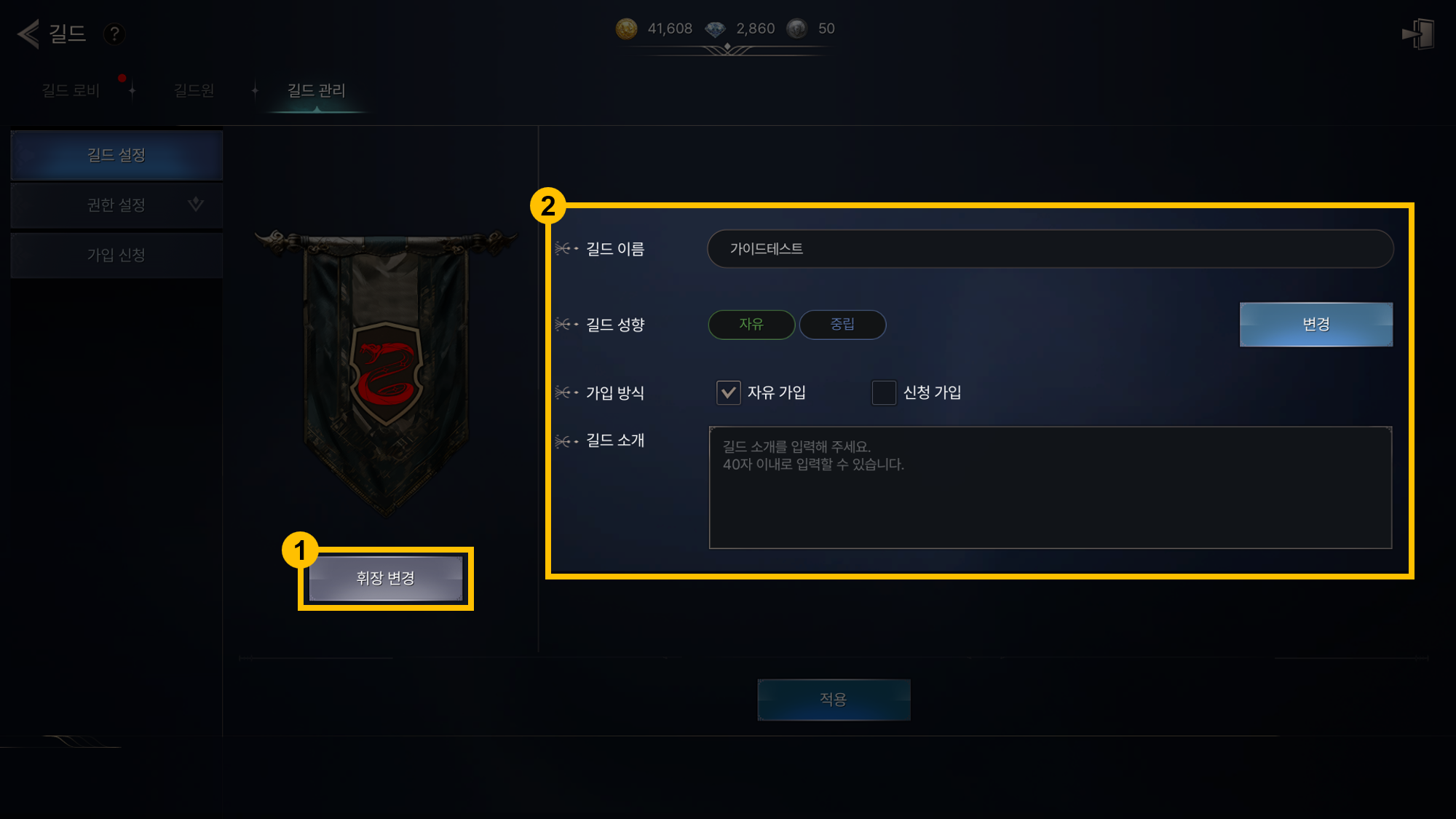1456x819 pixels.
Task: Toggle the 자유 가입 checkbox
Action: (x=728, y=392)
